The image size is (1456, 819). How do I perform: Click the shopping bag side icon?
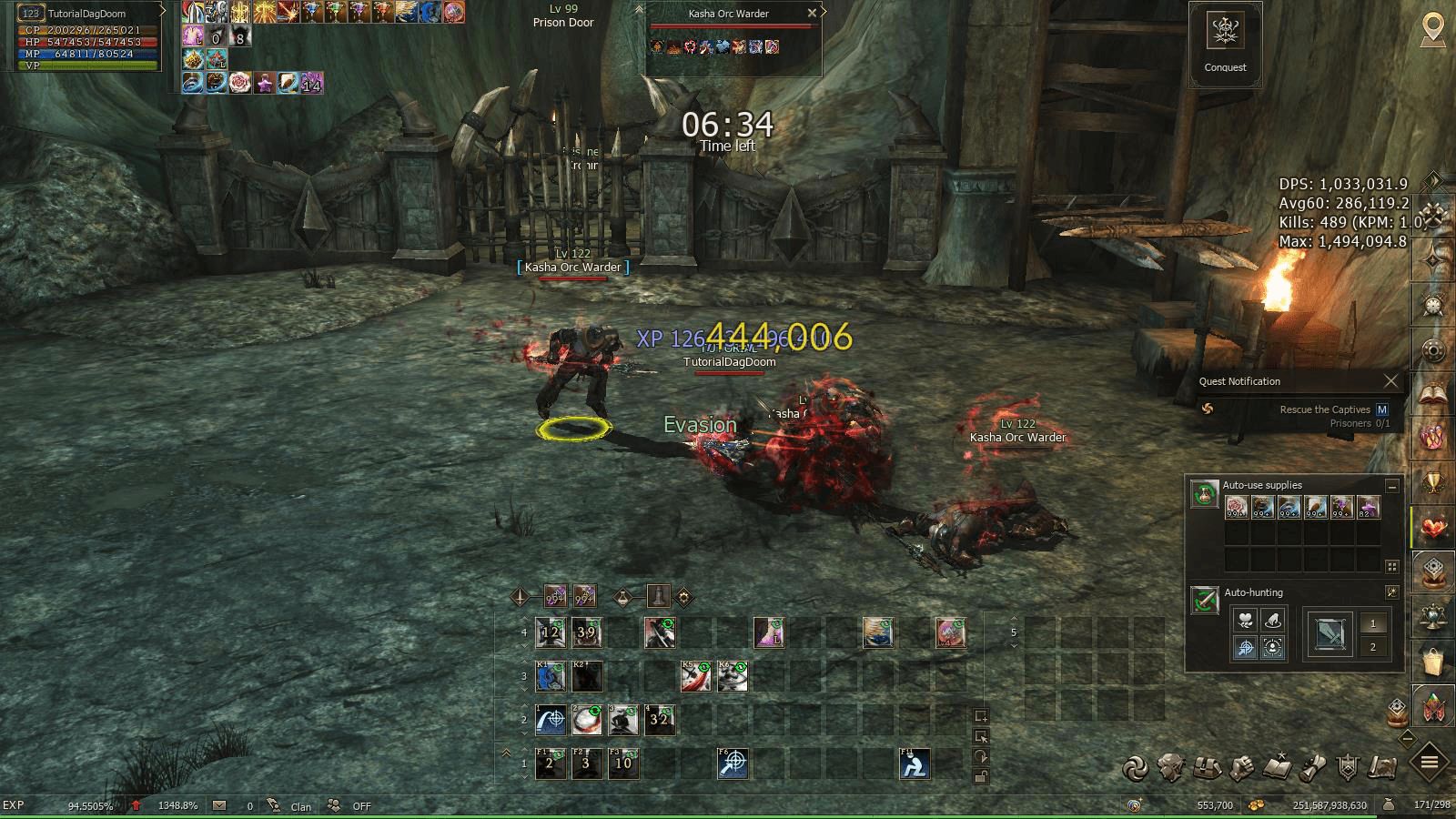point(1433,662)
